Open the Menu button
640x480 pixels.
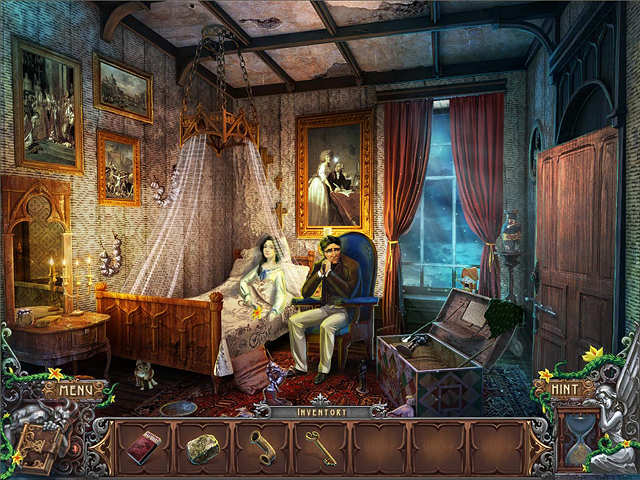[x=74, y=389]
